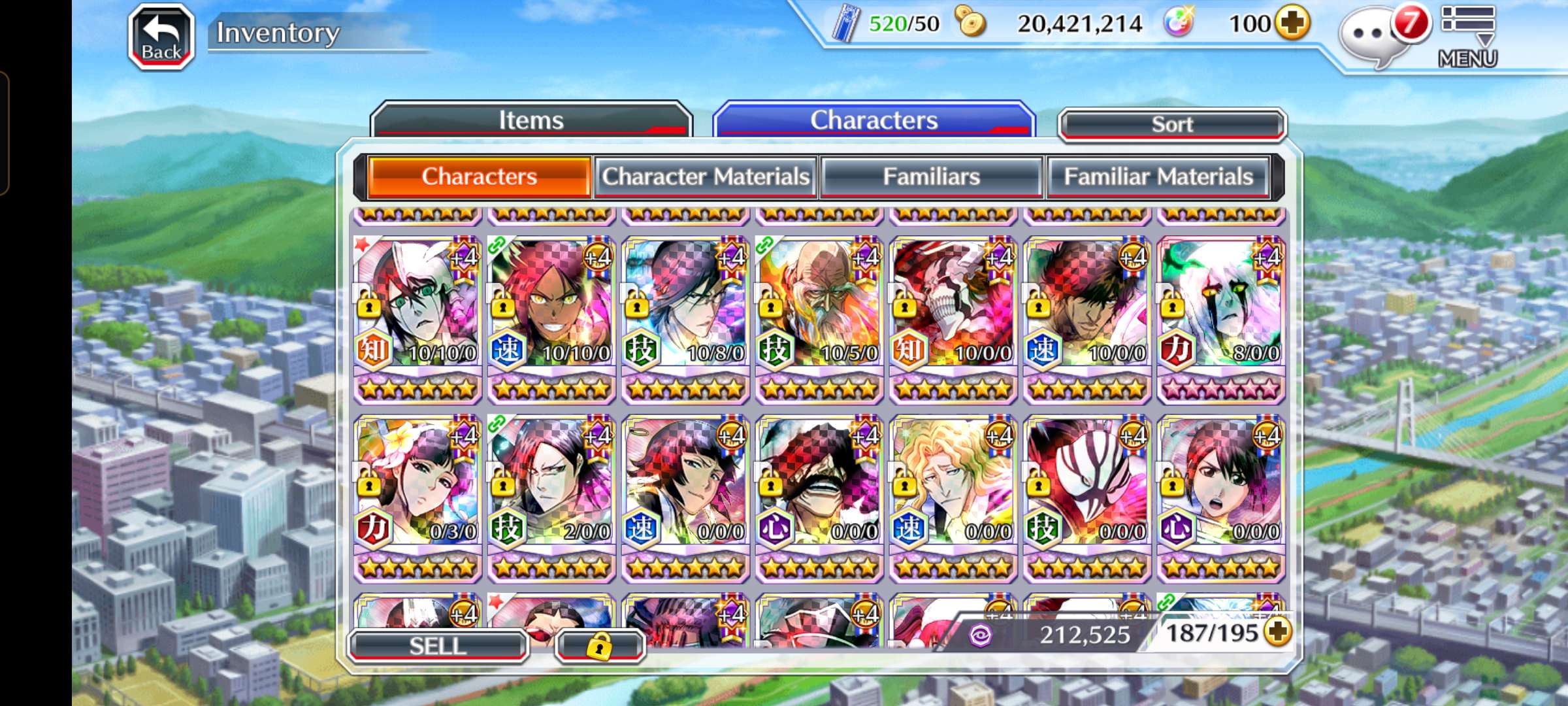Toggle the lock button beside SELL

tap(600, 646)
